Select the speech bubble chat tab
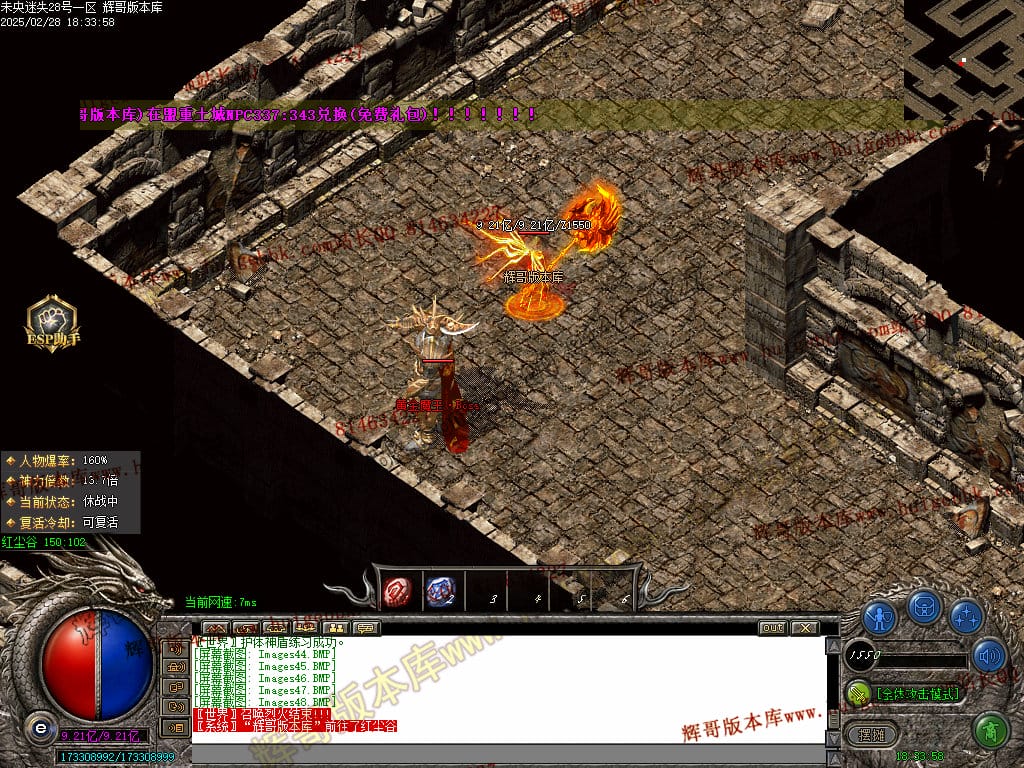1024x768 pixels. coord(366,628)
